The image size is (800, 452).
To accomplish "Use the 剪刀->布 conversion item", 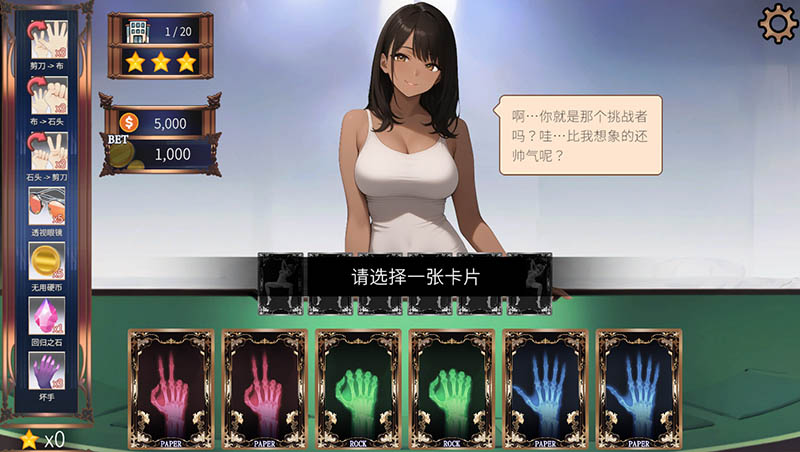I will pyautogui.click(x=47, y=40).
